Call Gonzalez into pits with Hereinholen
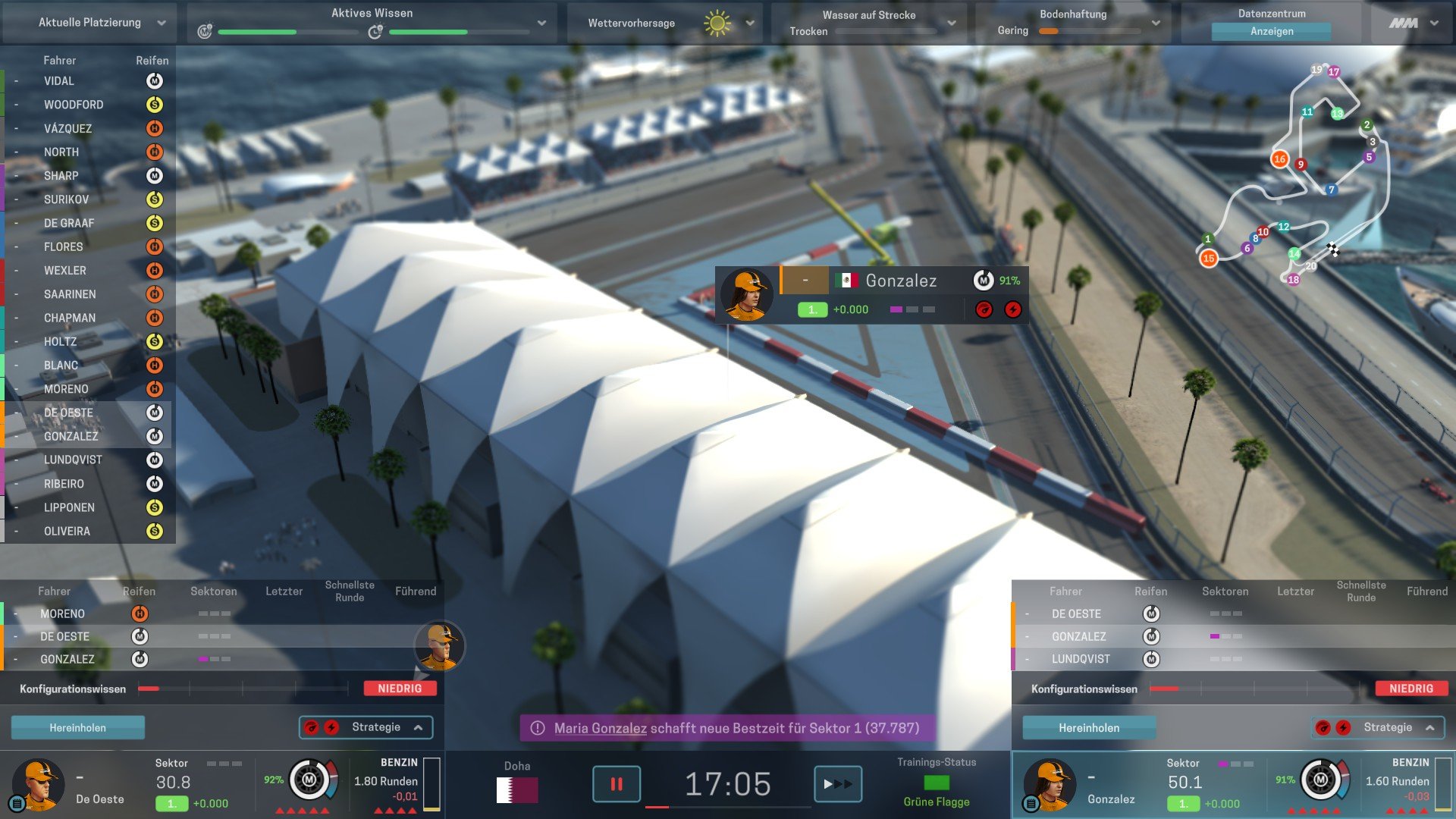 point(1089,728)
